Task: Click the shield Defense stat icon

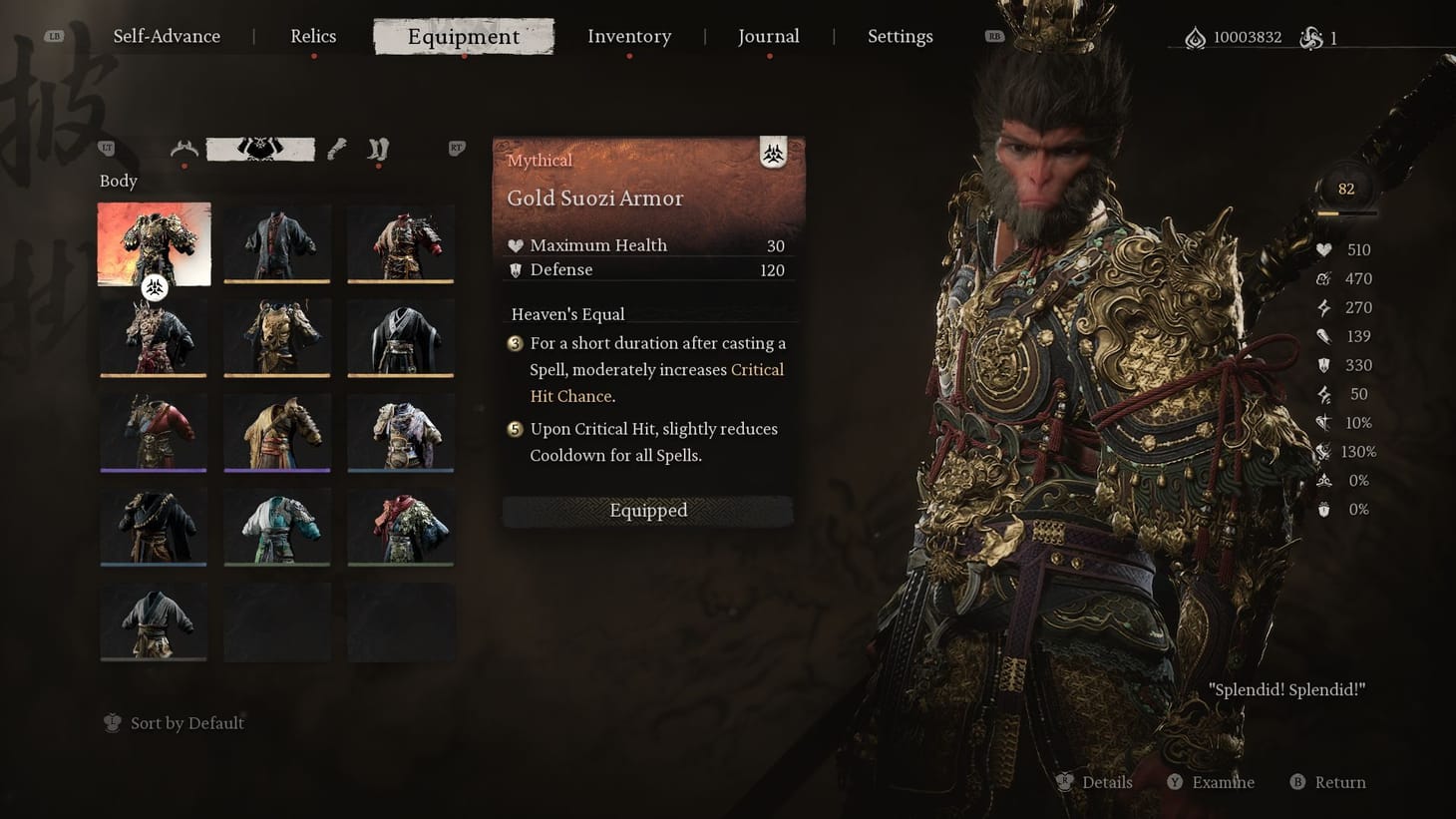Action: (1323, 365)
